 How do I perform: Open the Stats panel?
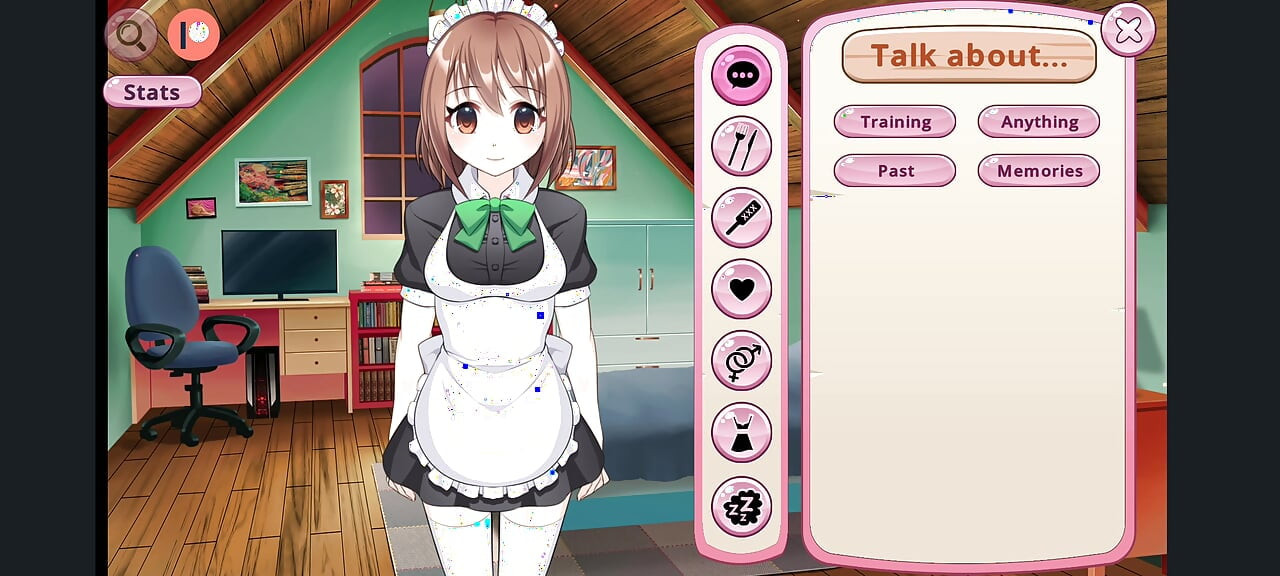[x=152, y=92]
